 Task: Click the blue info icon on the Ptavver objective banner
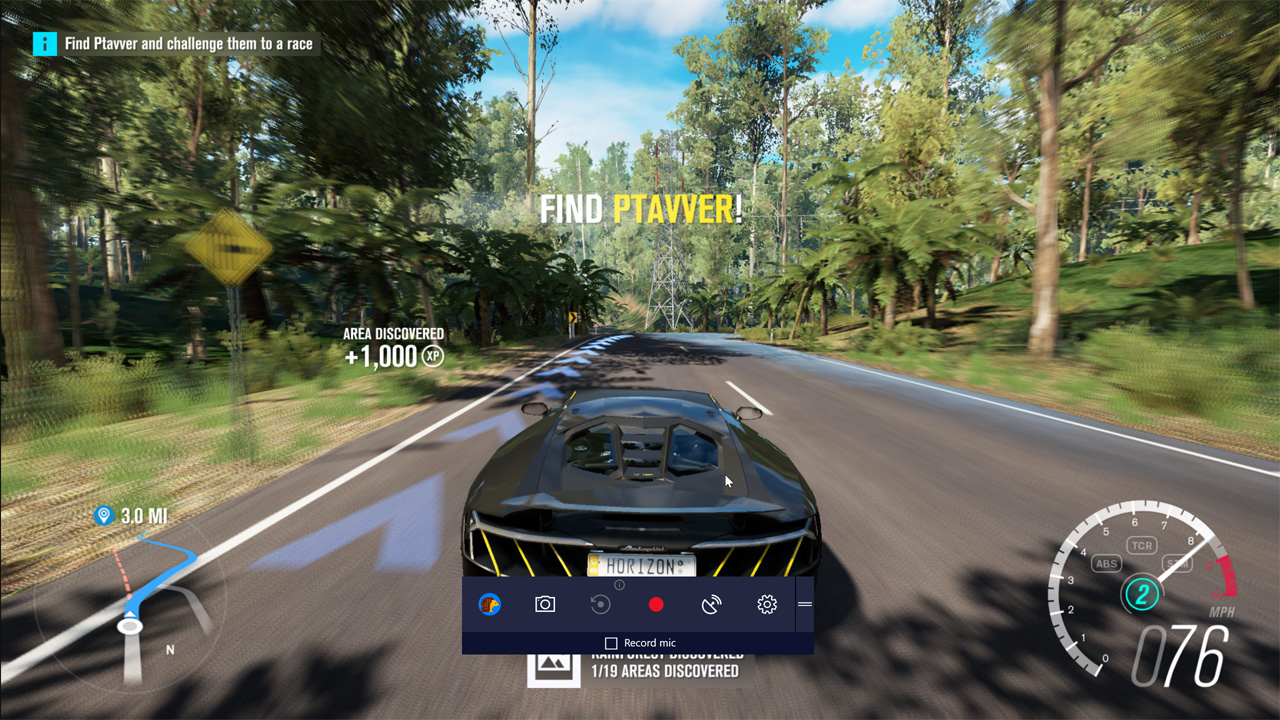point(44,43)
